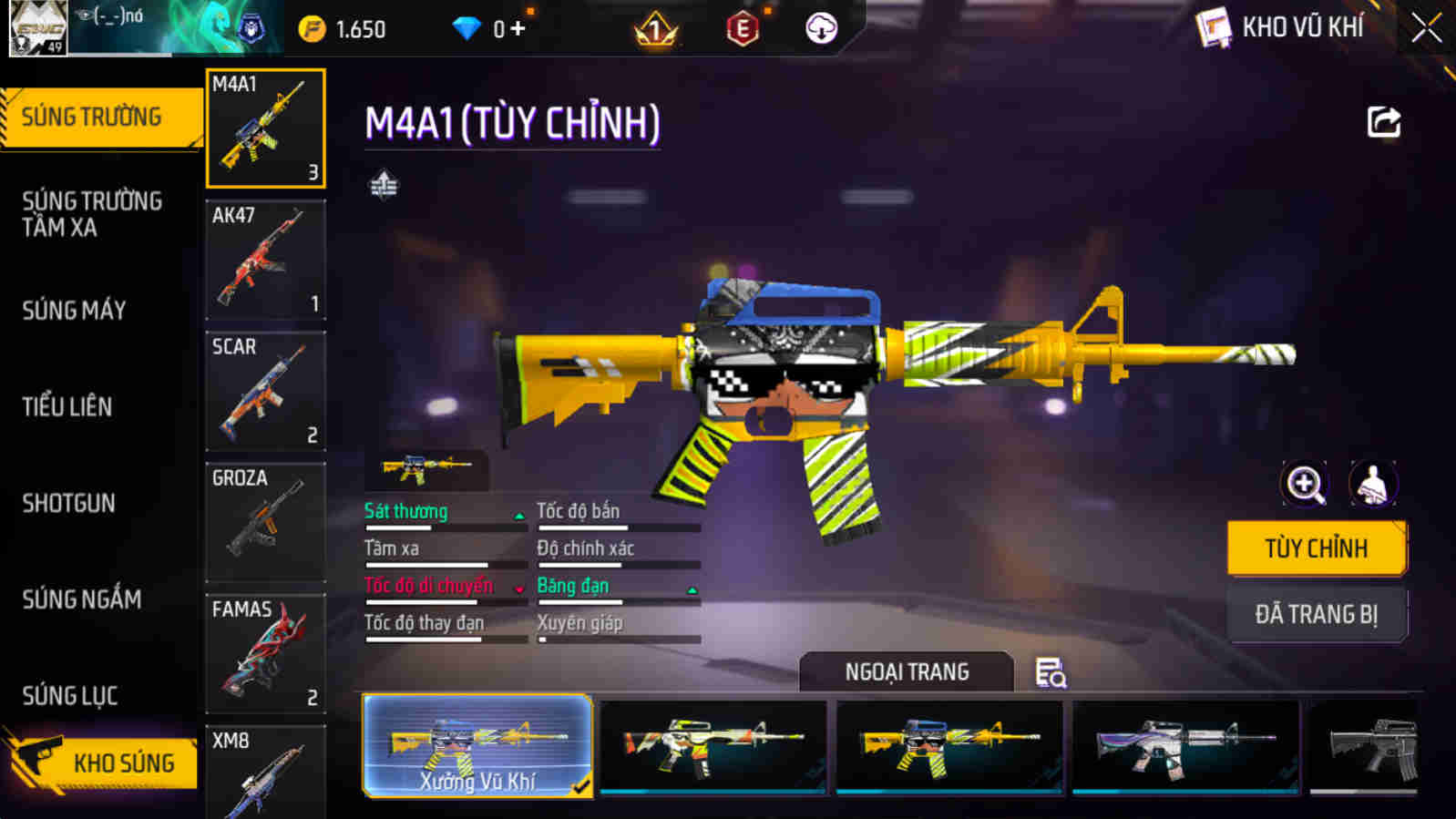Open the diamond top-up with the plus icon
This screenshot has width=1456, height=819.
click(x=516, y=27)
